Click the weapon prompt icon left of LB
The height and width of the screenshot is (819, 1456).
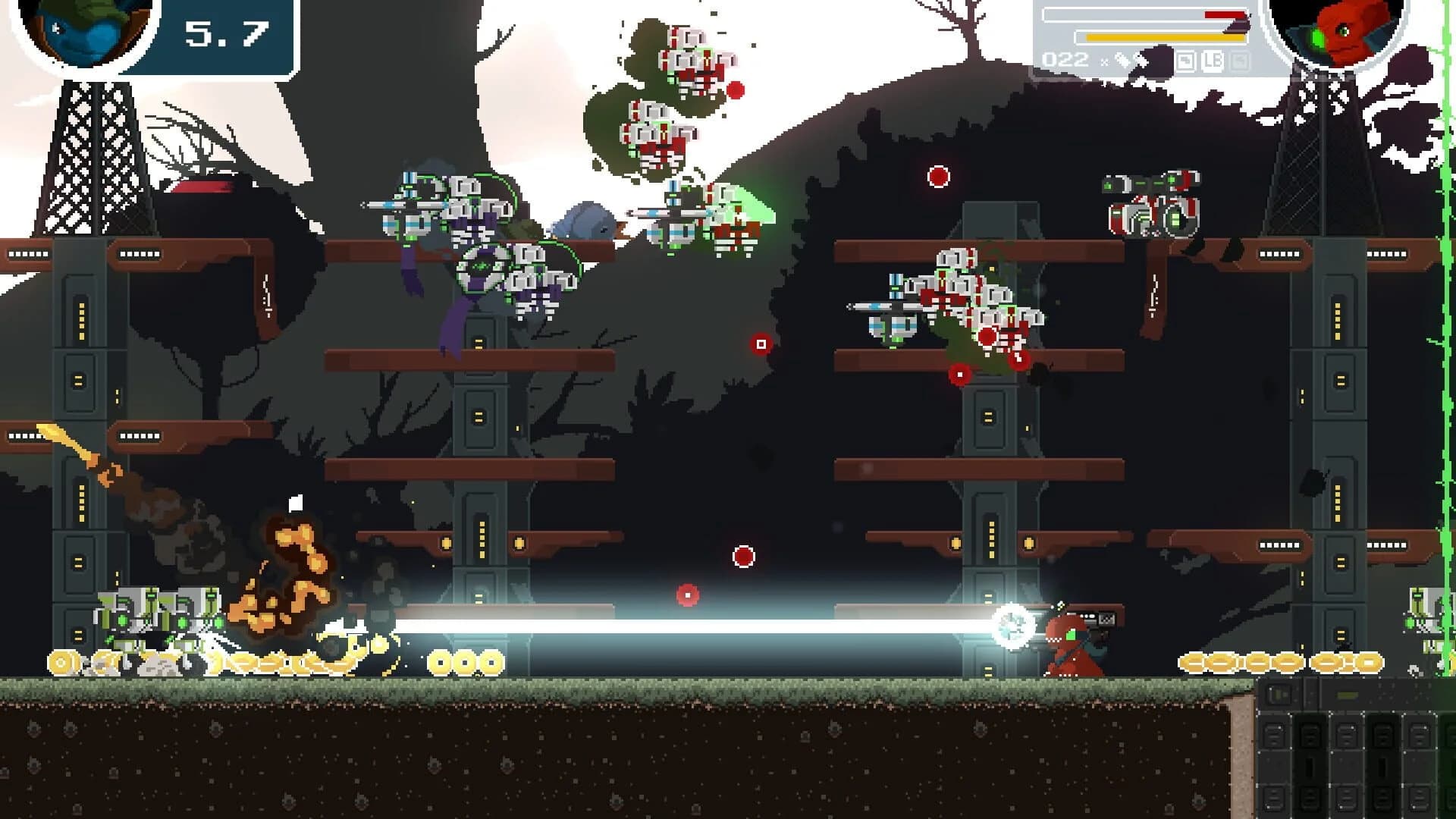(1185, 61)
